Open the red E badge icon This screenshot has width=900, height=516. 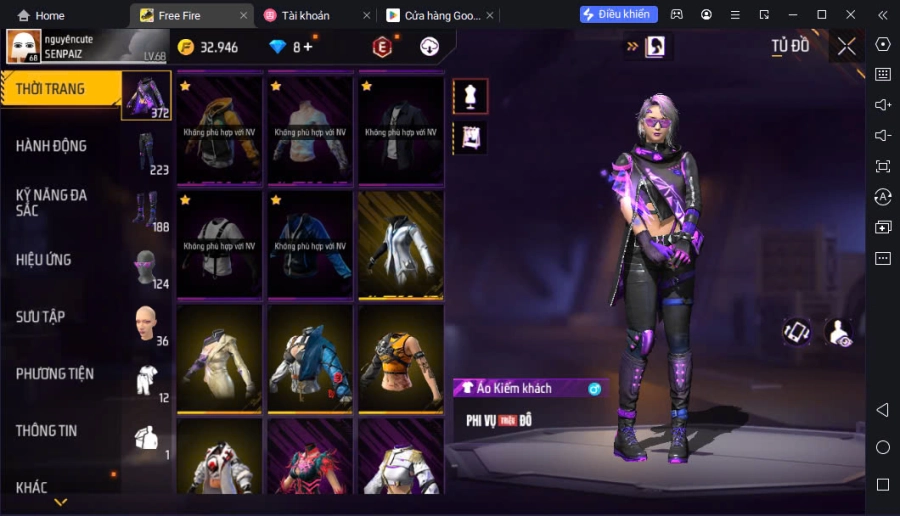pyautogui.click(x=381, y=47)
